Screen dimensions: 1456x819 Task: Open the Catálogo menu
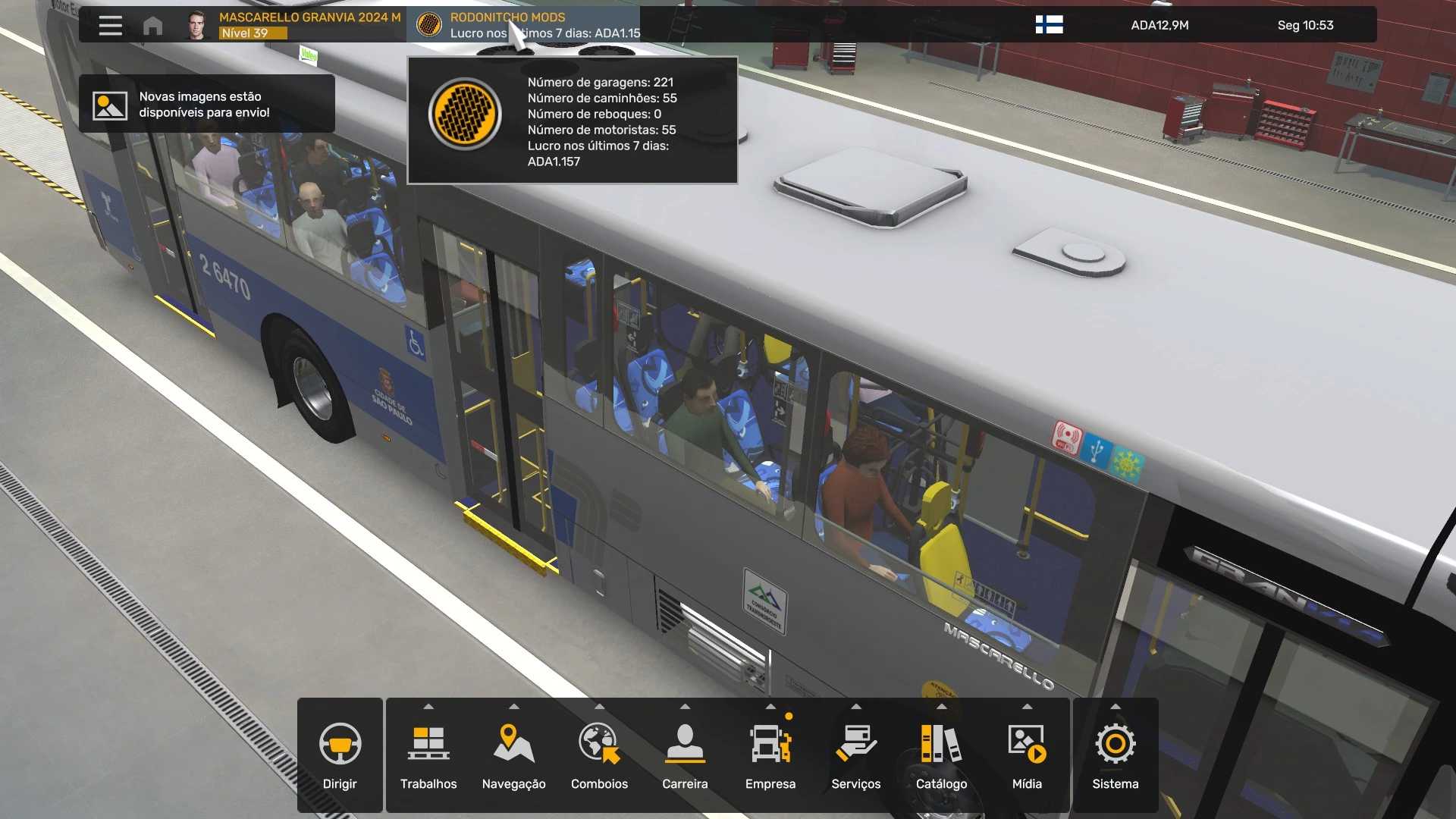(941, 755)
